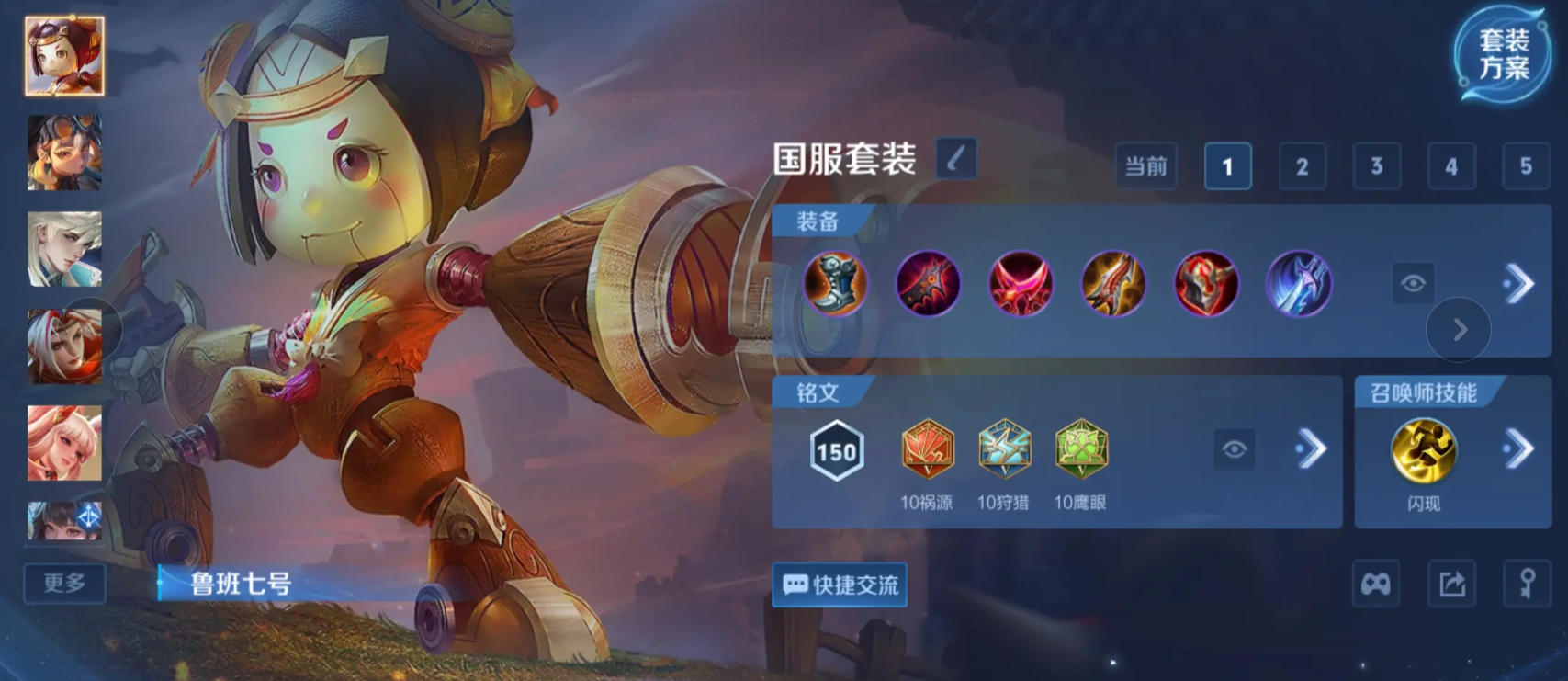The image size is (1568, 681).
Task: Open the game controller icon at bottom right
Action: point(1373,584)
